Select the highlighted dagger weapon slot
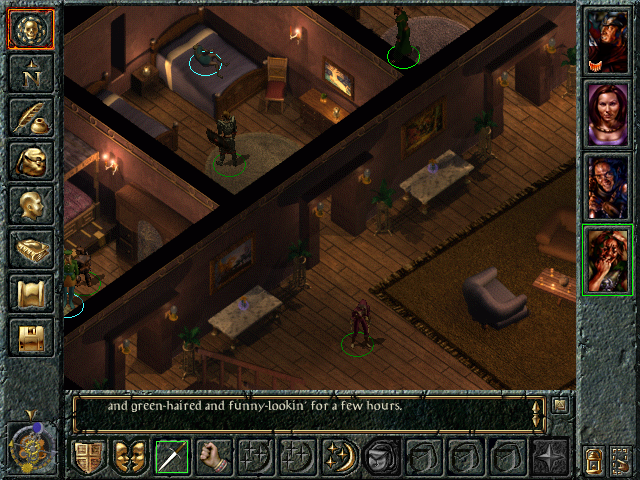This screenshot has width=640, height=480. tap(172, 457)
